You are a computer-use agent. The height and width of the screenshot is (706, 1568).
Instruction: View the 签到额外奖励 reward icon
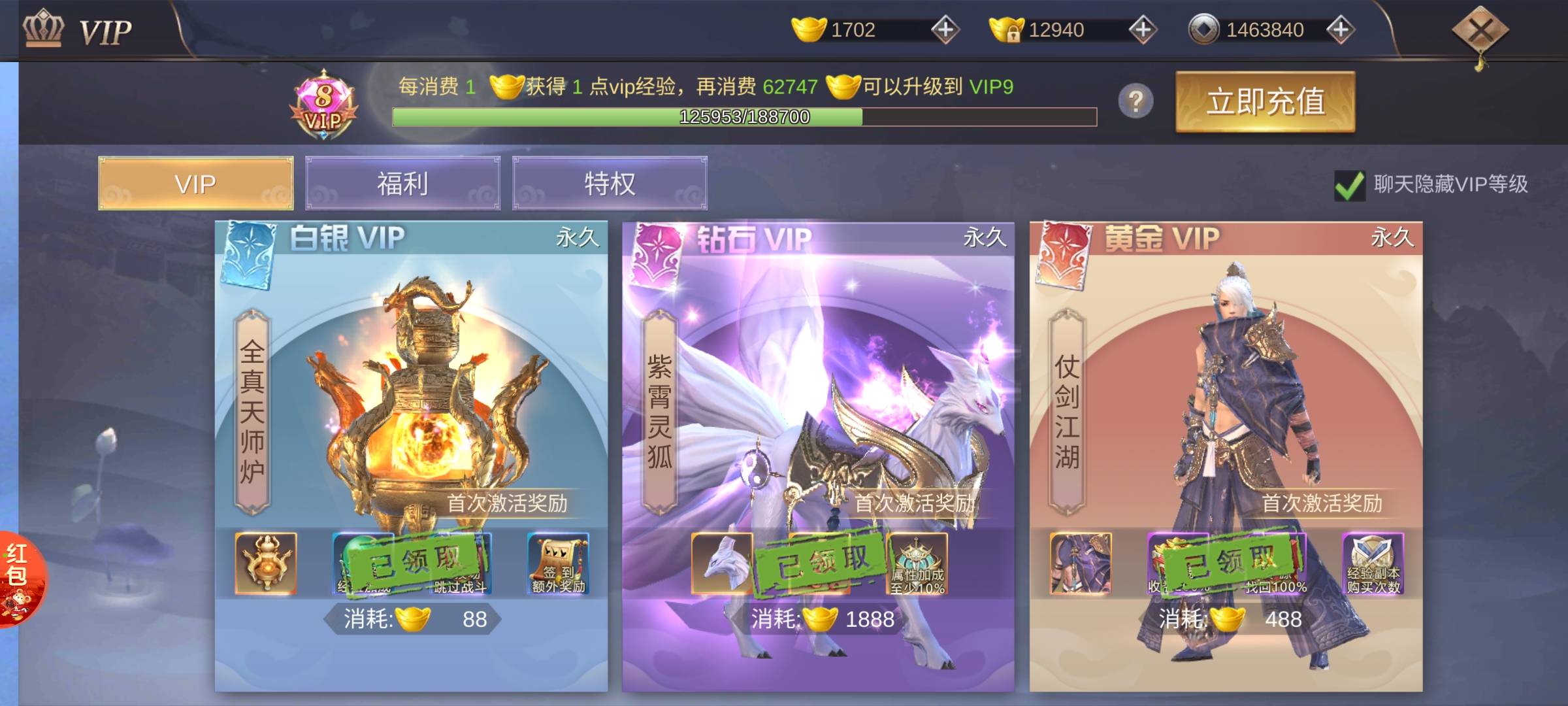(x=558, y=563)
